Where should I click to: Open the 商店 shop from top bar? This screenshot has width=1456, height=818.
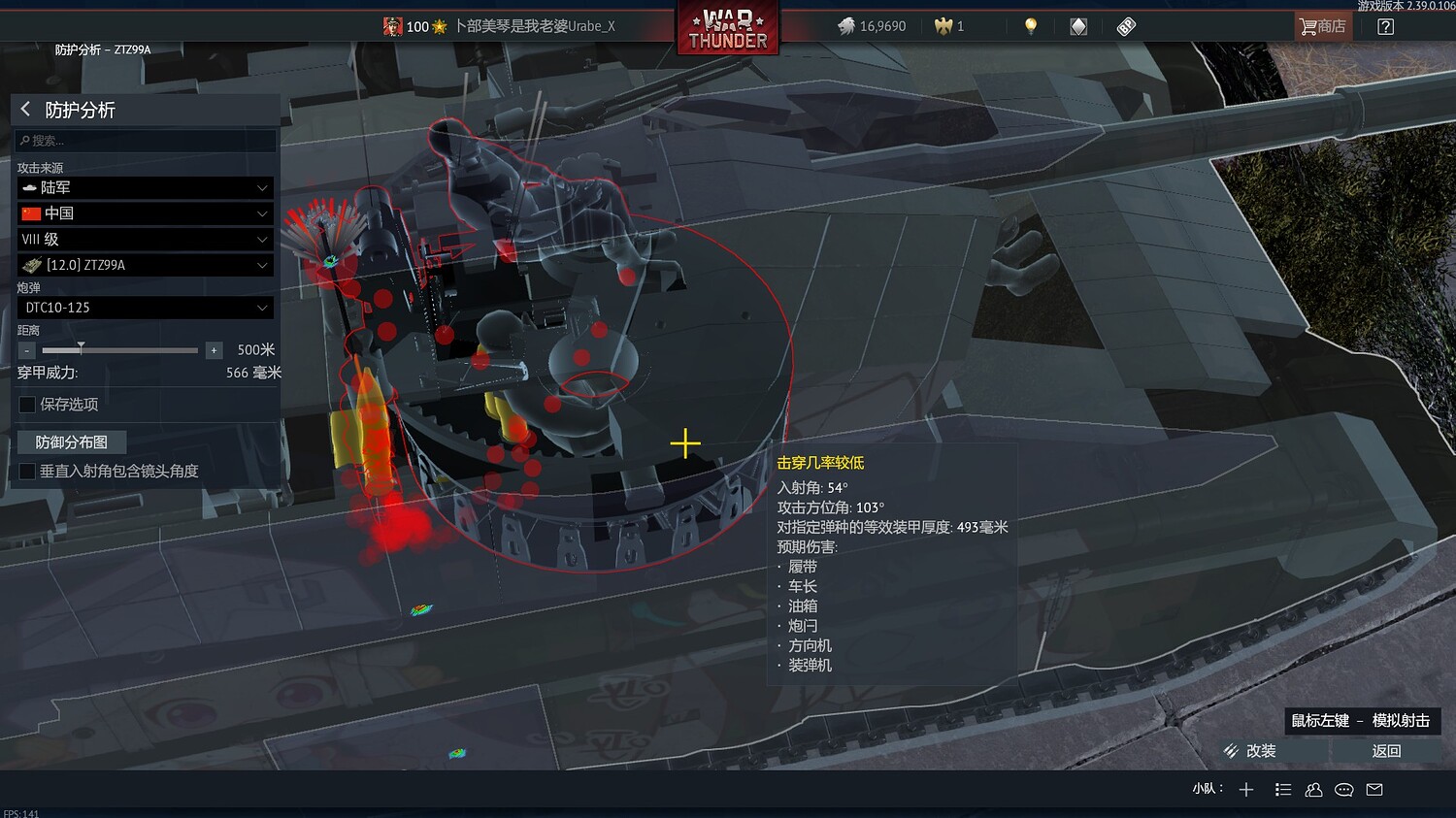(x=1322, y=26)
